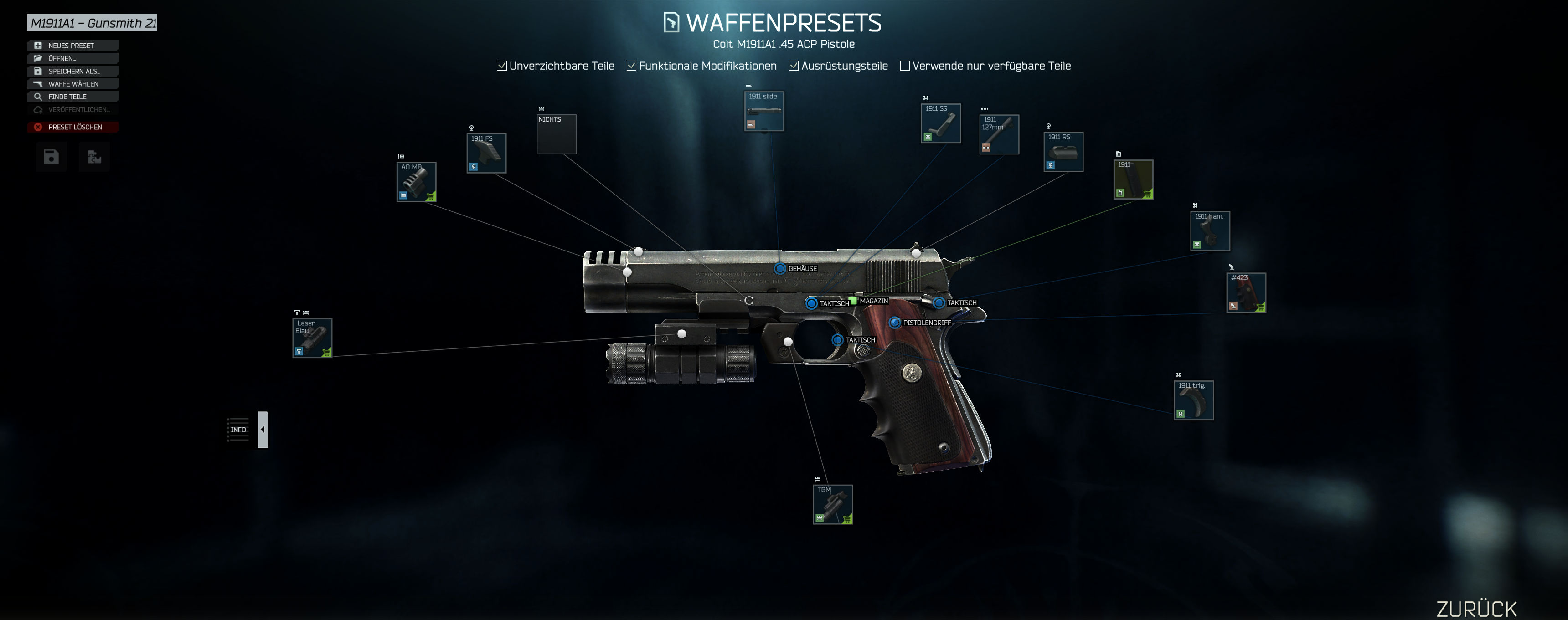Select the 1911 slide part slot
The image size is (1568, 620).
[764, 111]
